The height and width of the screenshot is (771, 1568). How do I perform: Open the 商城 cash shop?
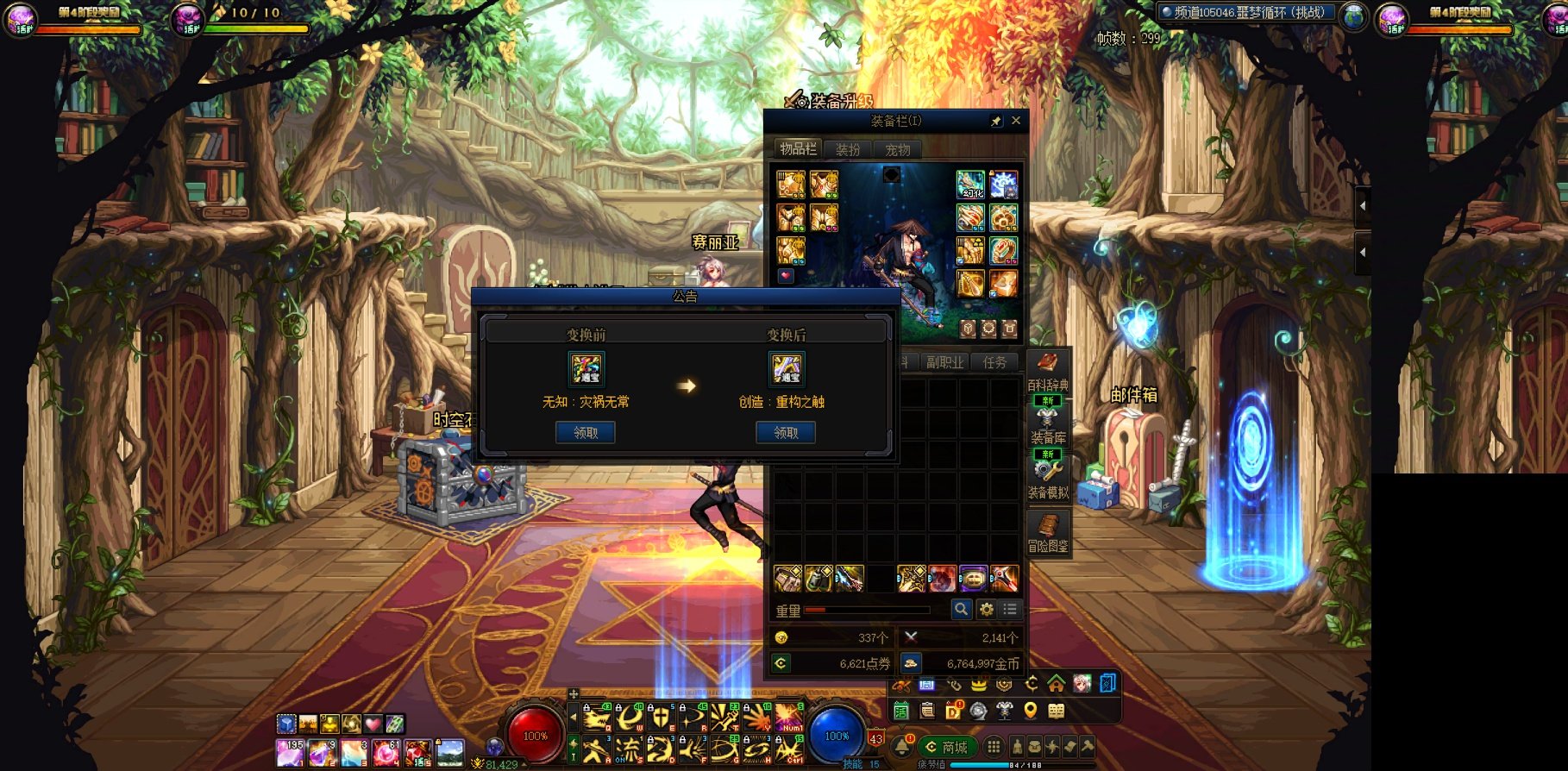point(945,747)
